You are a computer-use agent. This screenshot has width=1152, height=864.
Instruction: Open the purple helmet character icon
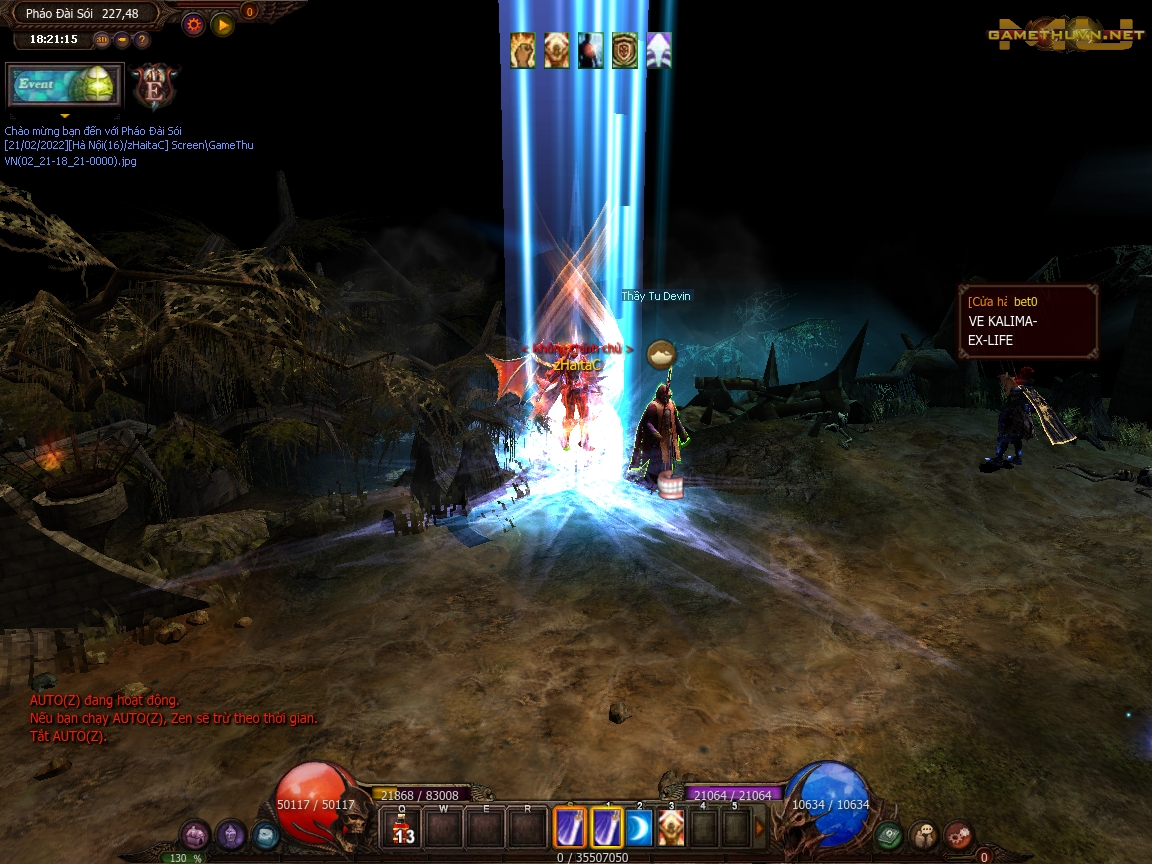point(231,834)
